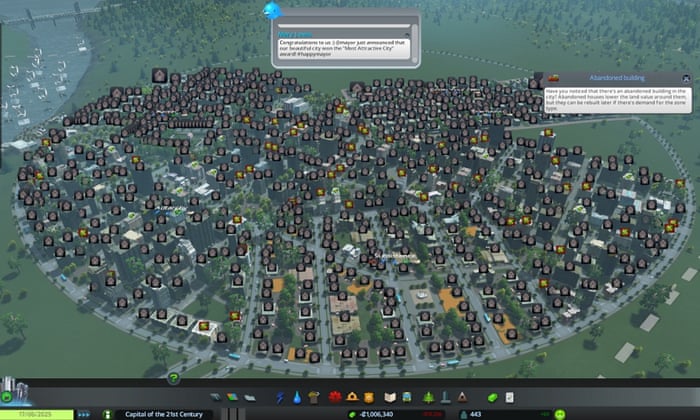Open the Zoning tool
The height and width of the screenshot is (420, 700).
pos(230,397)
